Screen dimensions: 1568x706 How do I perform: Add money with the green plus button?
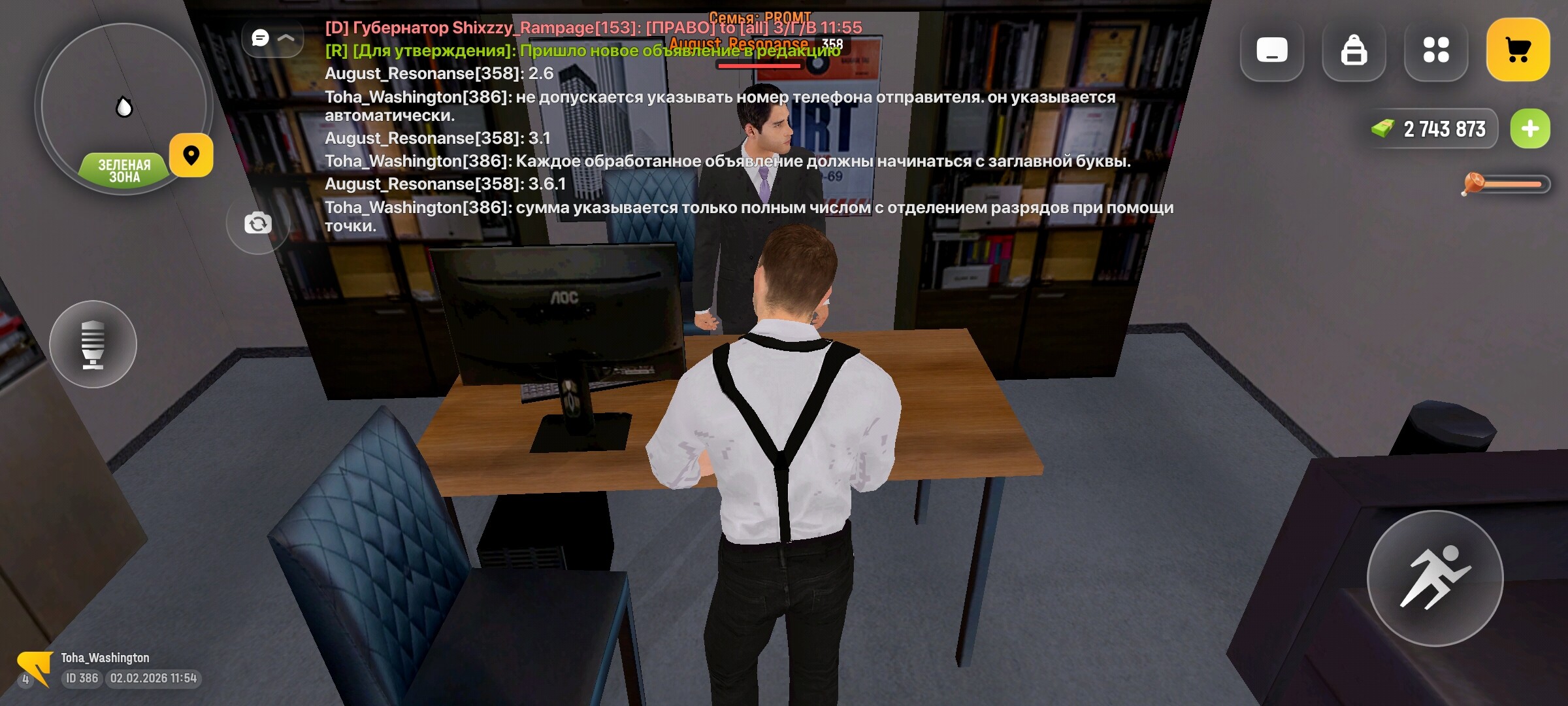tap(1529, 129)
